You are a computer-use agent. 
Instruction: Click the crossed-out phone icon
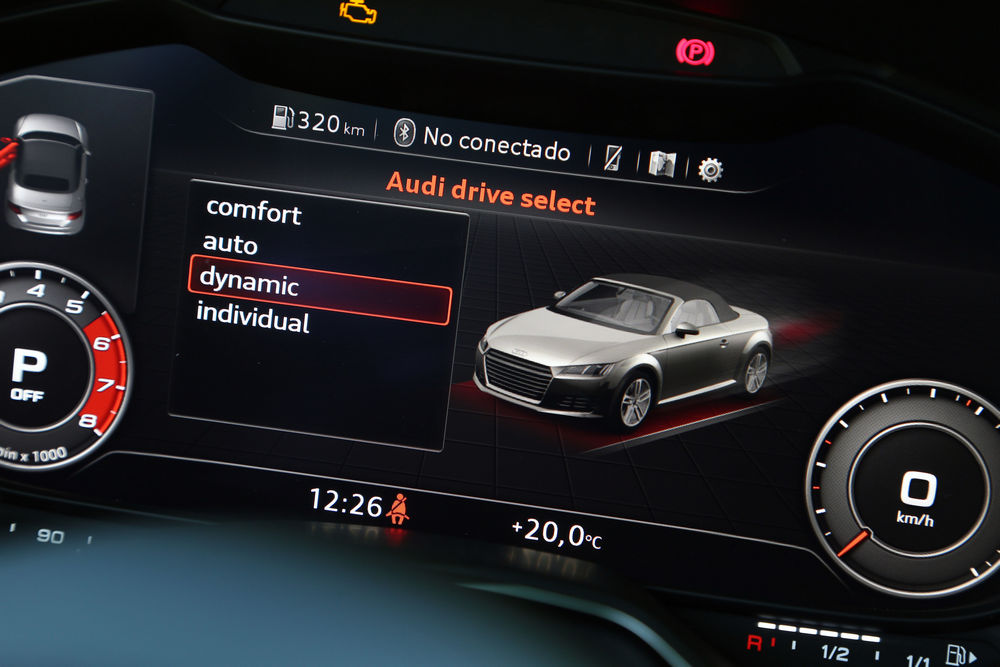613,157
